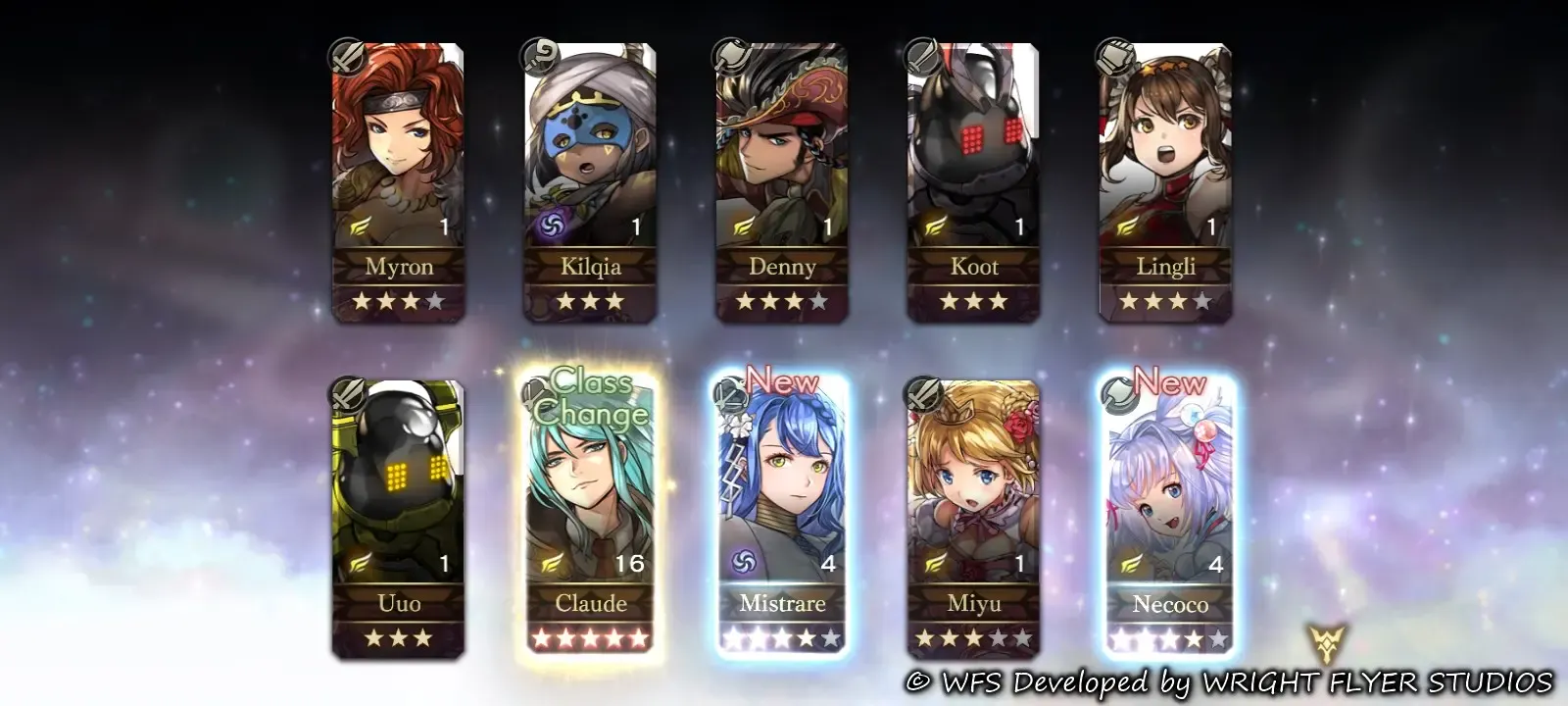The image size is (1568, 706).
Task: View the new Necoco card
Action: (1168, 520)
